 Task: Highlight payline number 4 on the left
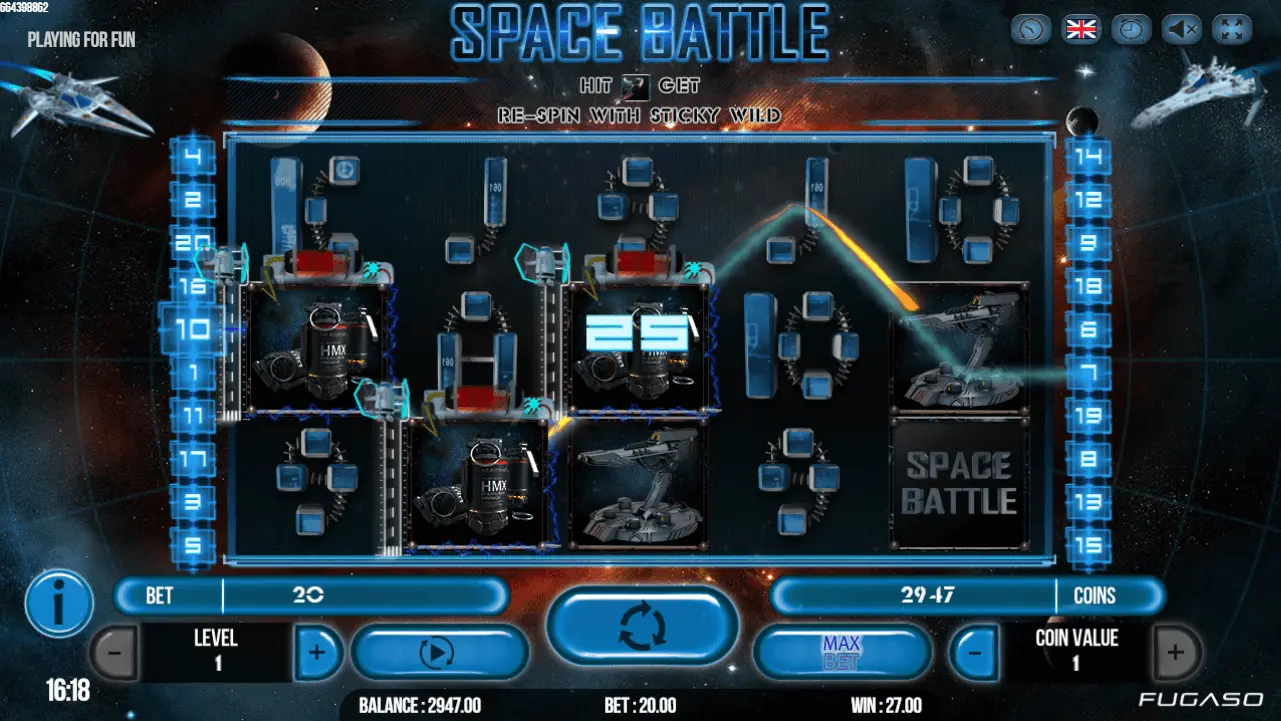click(193, 157)
